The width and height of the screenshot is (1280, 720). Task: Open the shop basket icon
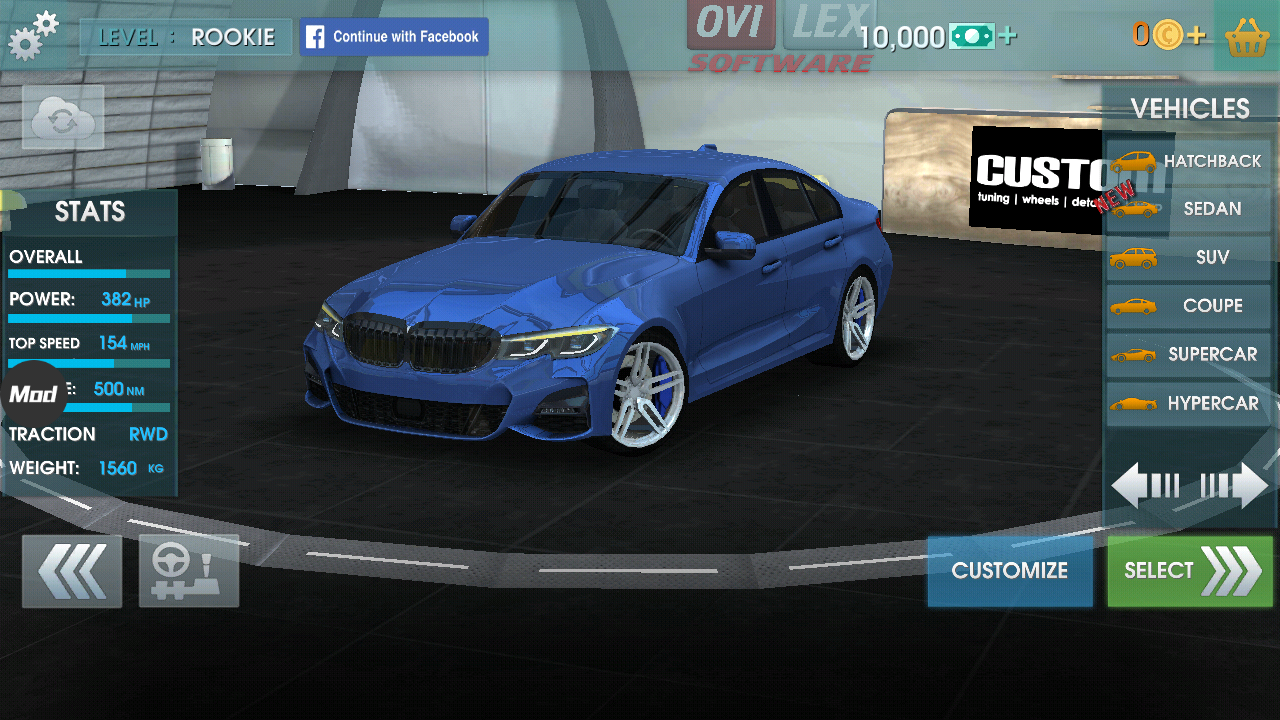pyautogui.click(x=1246, y=37)
